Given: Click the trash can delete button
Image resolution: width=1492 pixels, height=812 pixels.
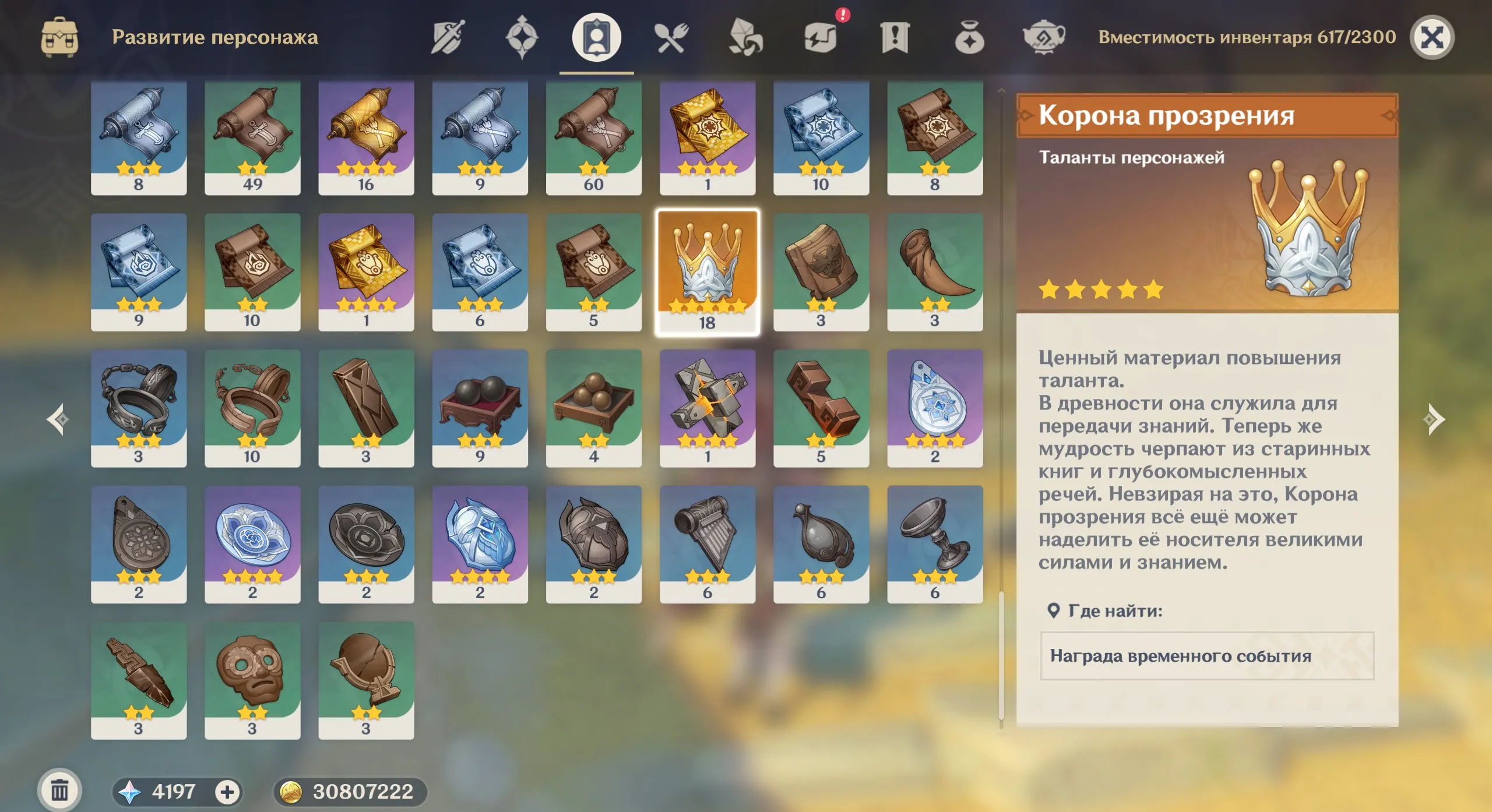Looking at the screenshot, I should click(x=59, y=790).
